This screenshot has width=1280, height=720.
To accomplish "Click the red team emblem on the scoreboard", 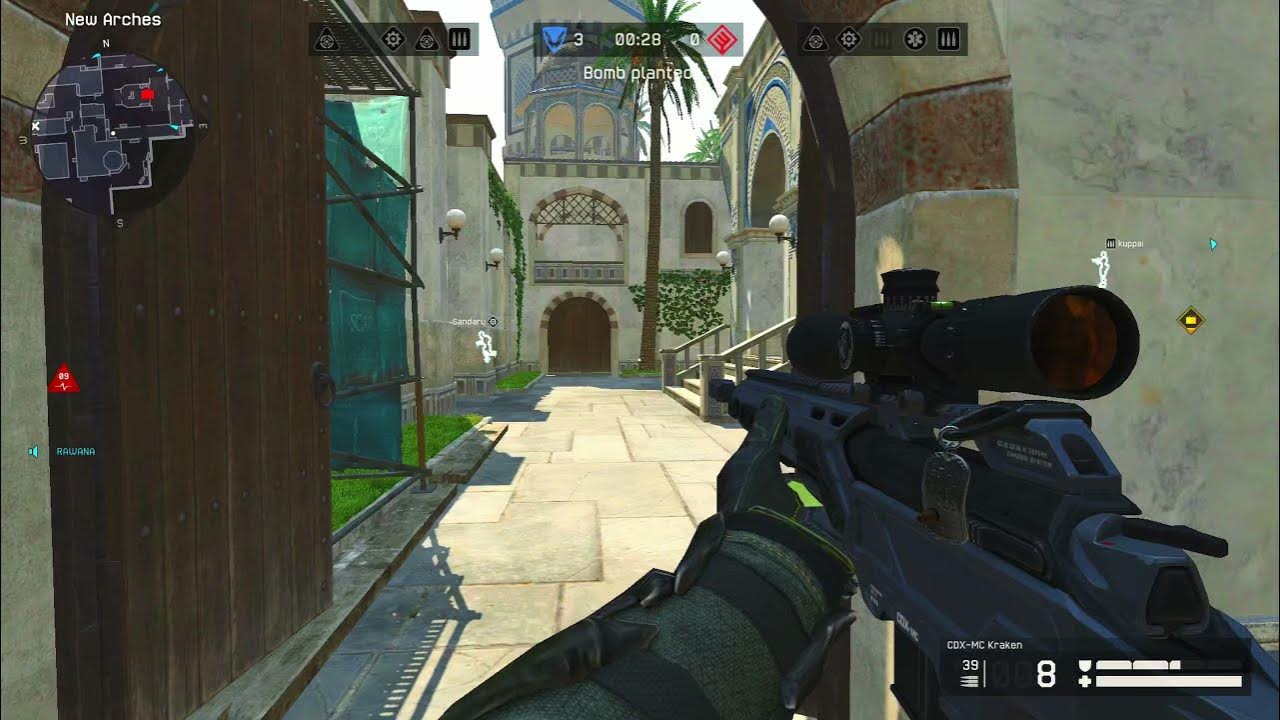I will point(723,40).
